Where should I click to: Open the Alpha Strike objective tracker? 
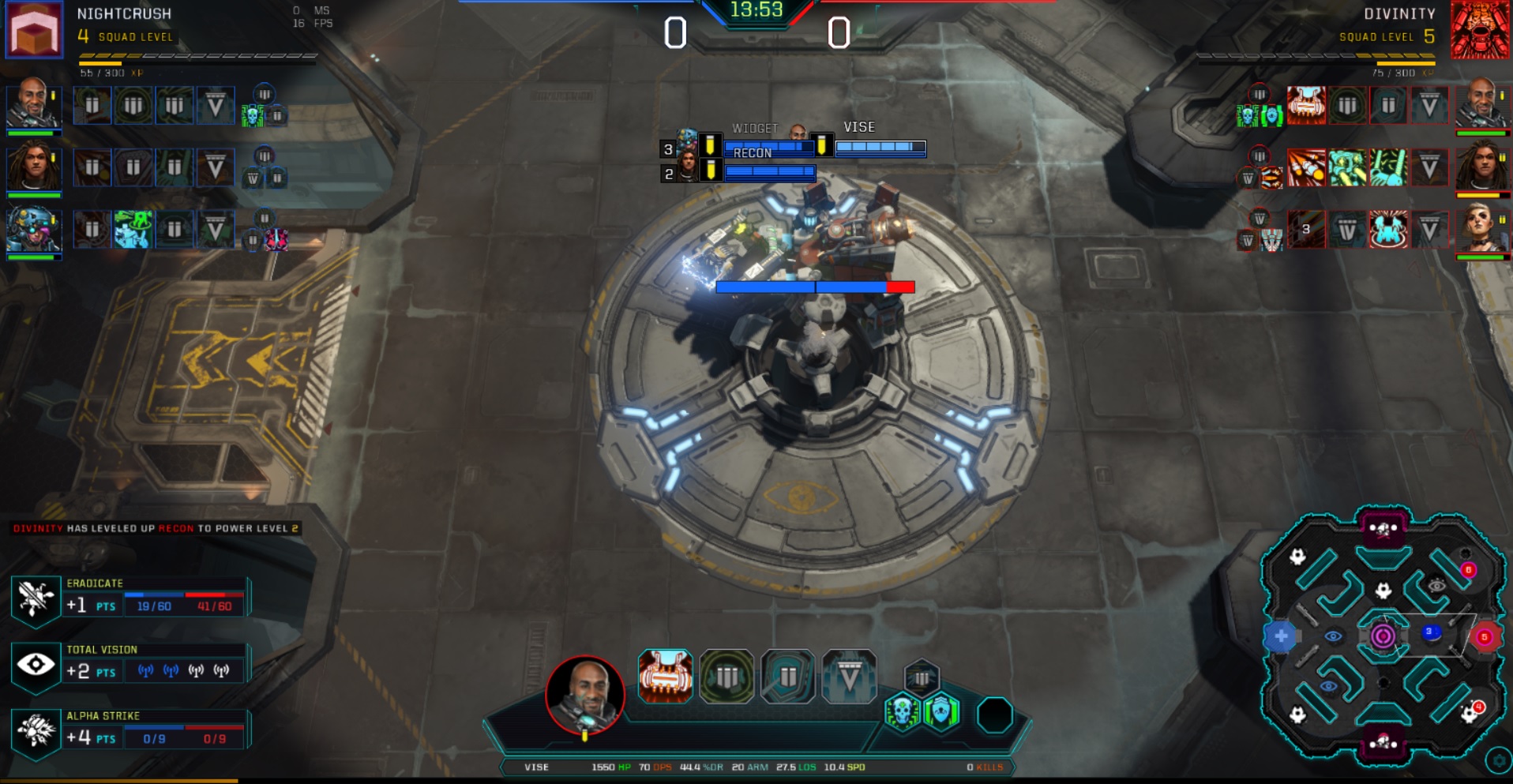[x=36, y=730]
